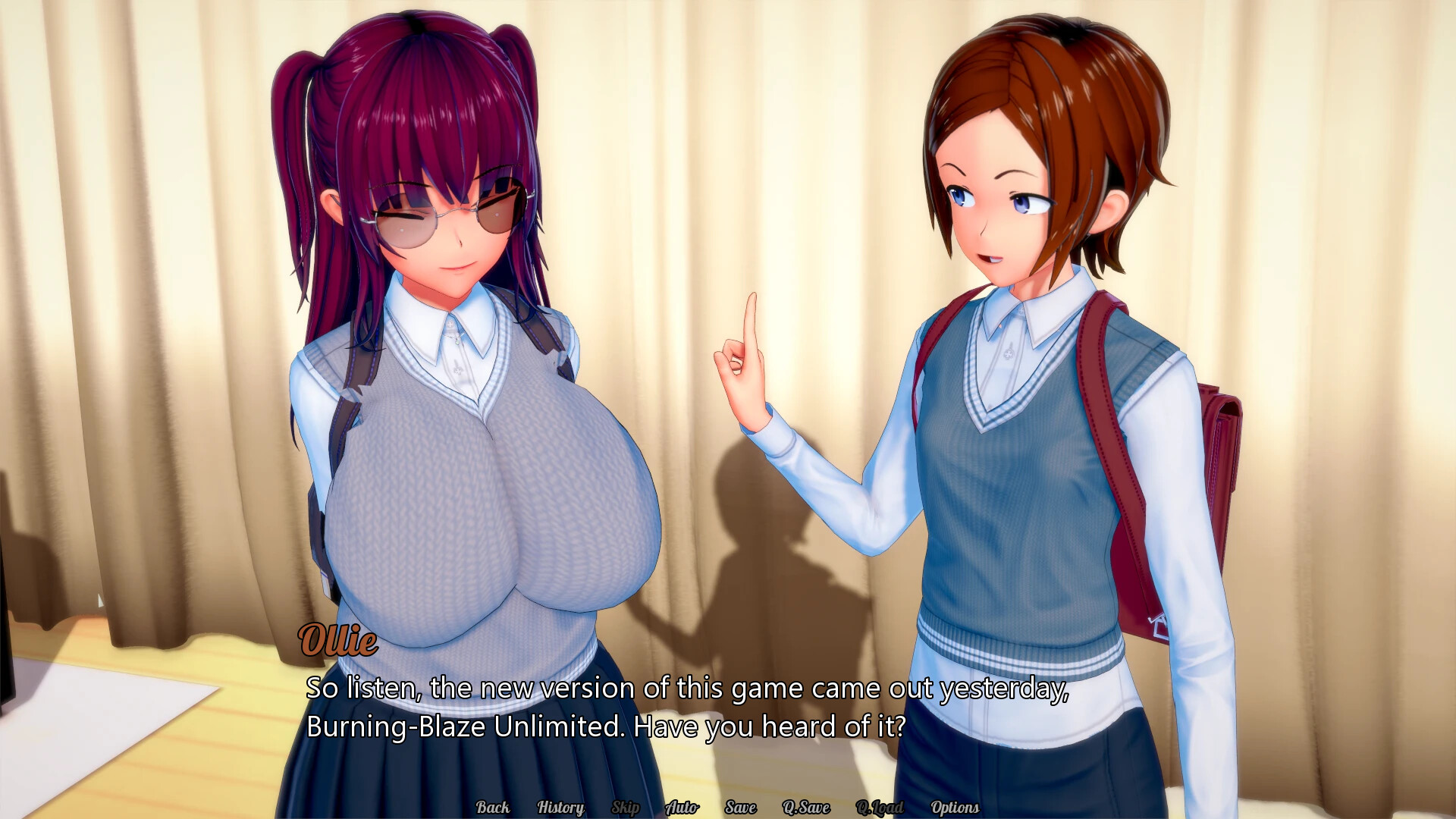Toggle "Skip" mode on
The image size is (1456, 819).
626,808
